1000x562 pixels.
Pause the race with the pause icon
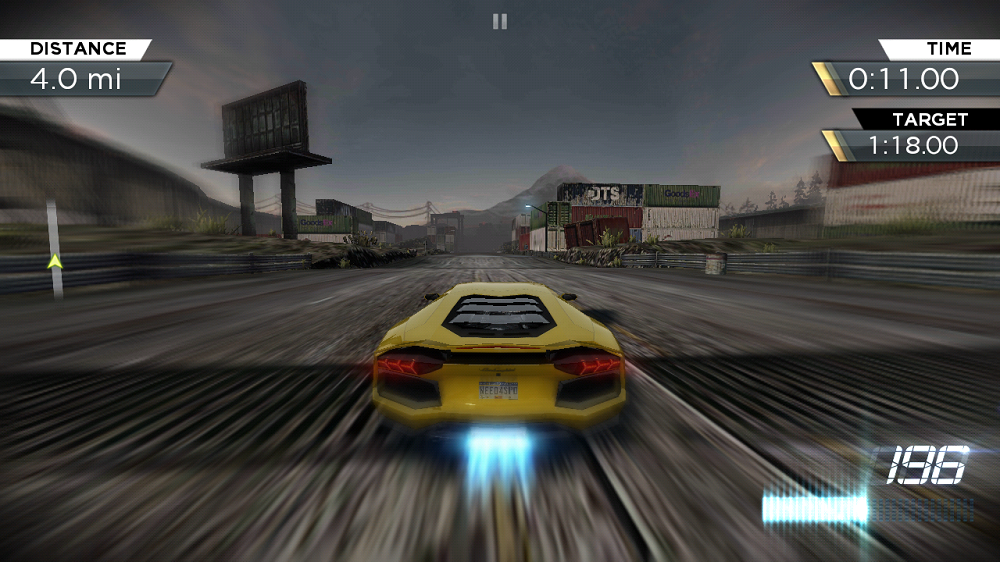point(499,21)
